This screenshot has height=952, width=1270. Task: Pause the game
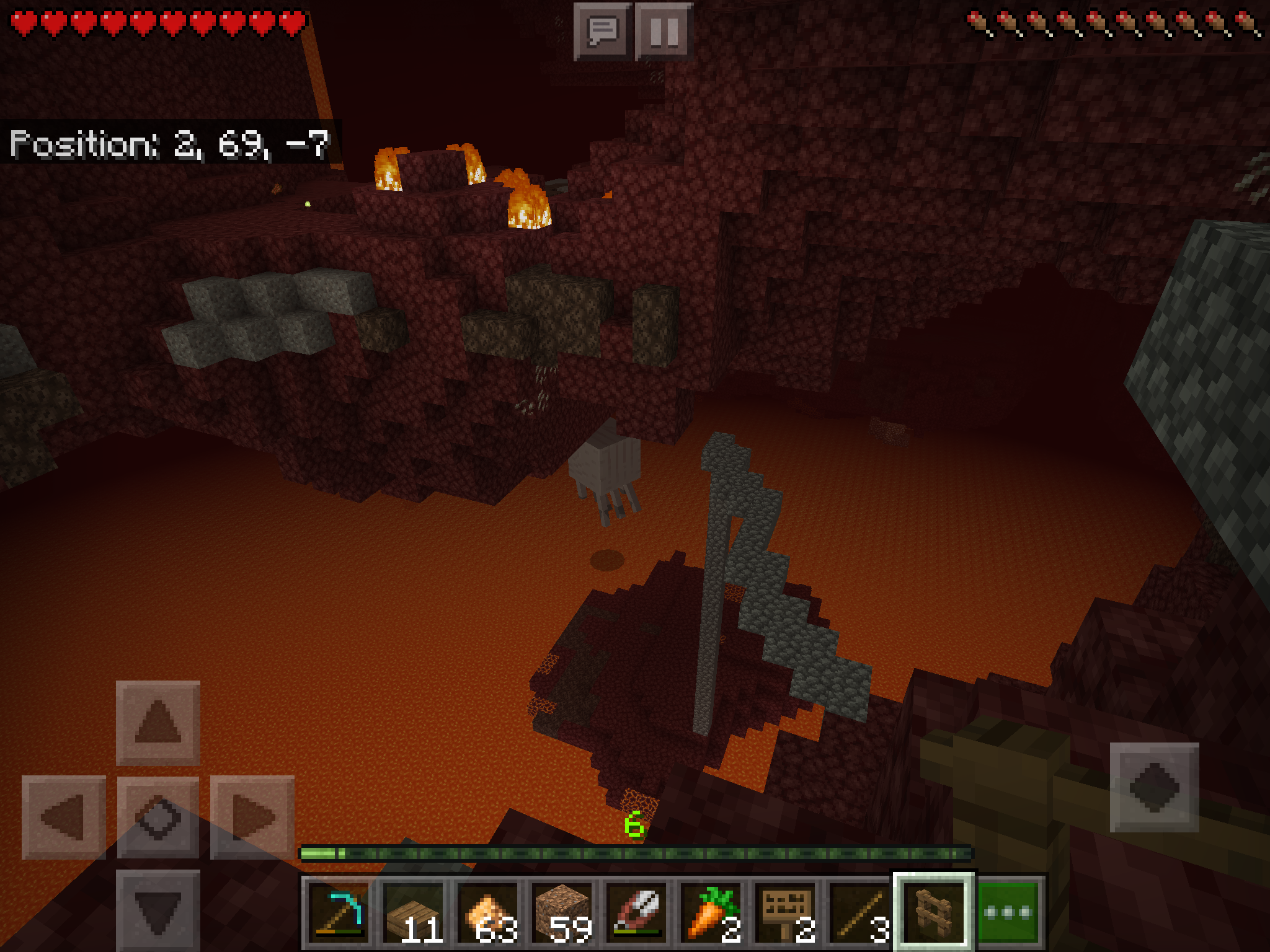point(664,31)
